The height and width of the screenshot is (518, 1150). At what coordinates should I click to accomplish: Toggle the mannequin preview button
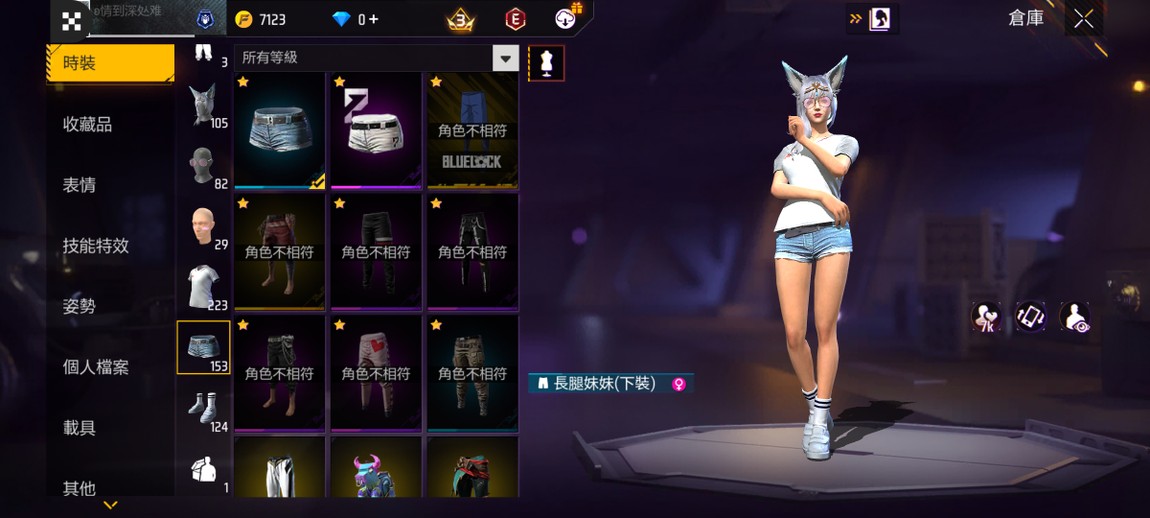point(546,63)
